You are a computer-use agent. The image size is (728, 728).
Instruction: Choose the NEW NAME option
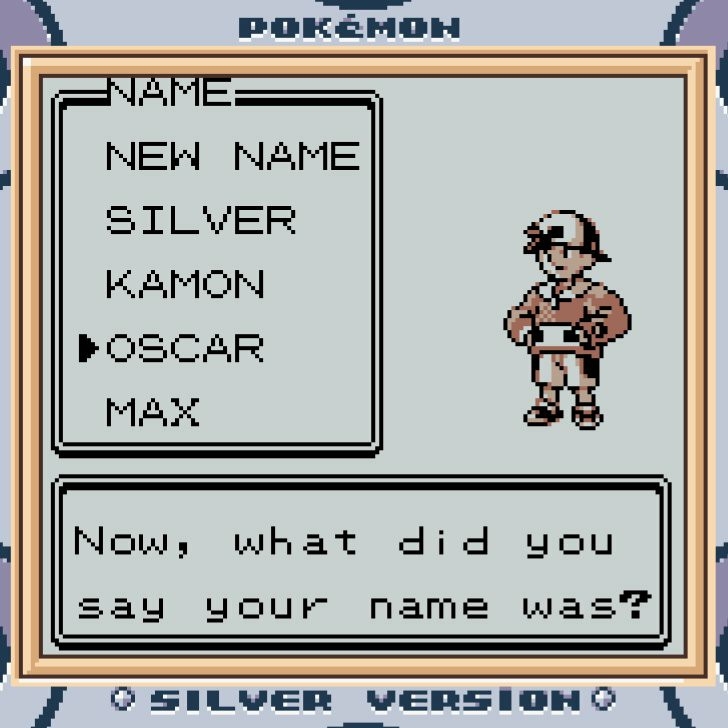[232, 156]
